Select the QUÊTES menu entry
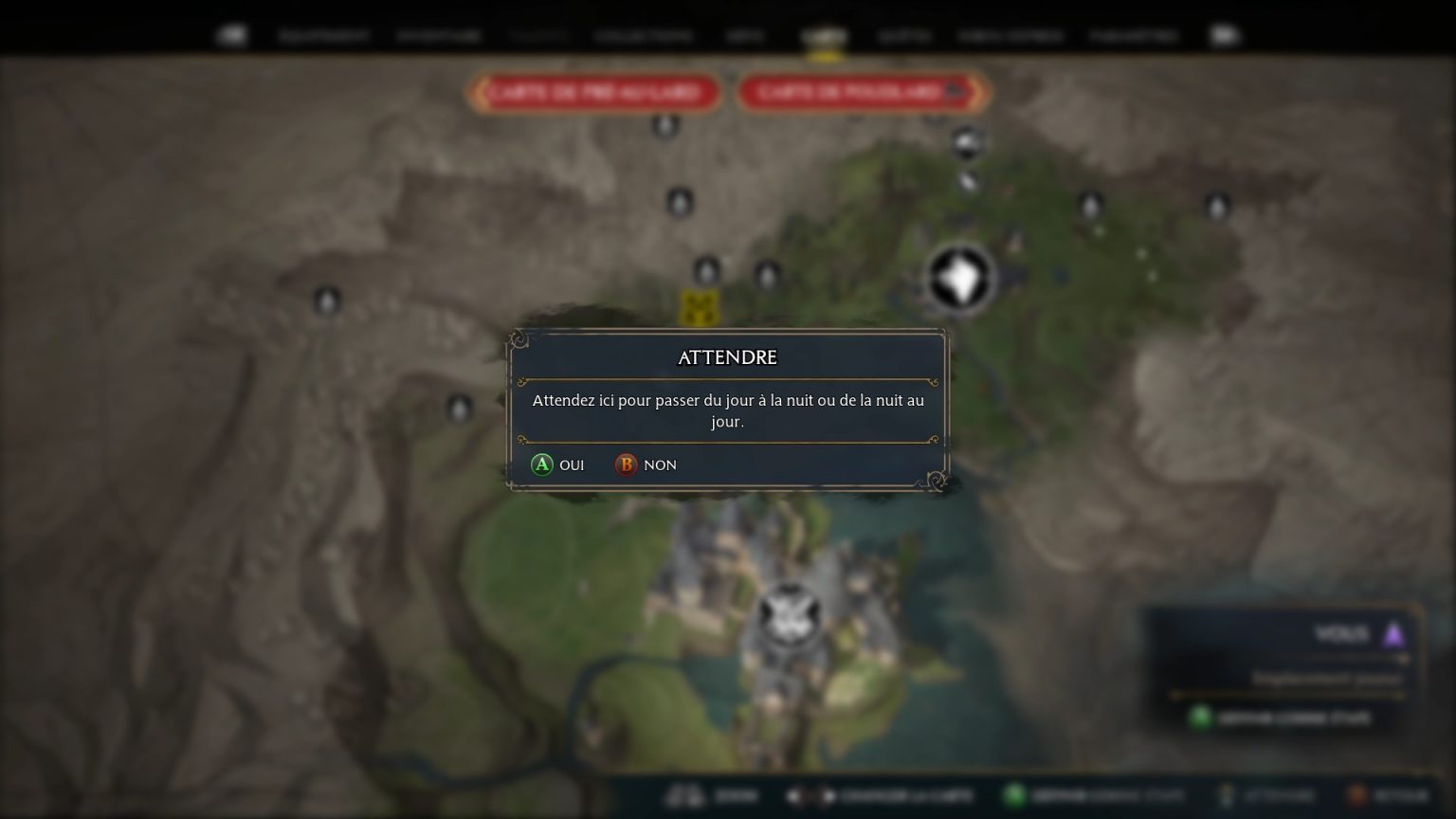Viewport: 1456px width, 819px height. [902, 36]
